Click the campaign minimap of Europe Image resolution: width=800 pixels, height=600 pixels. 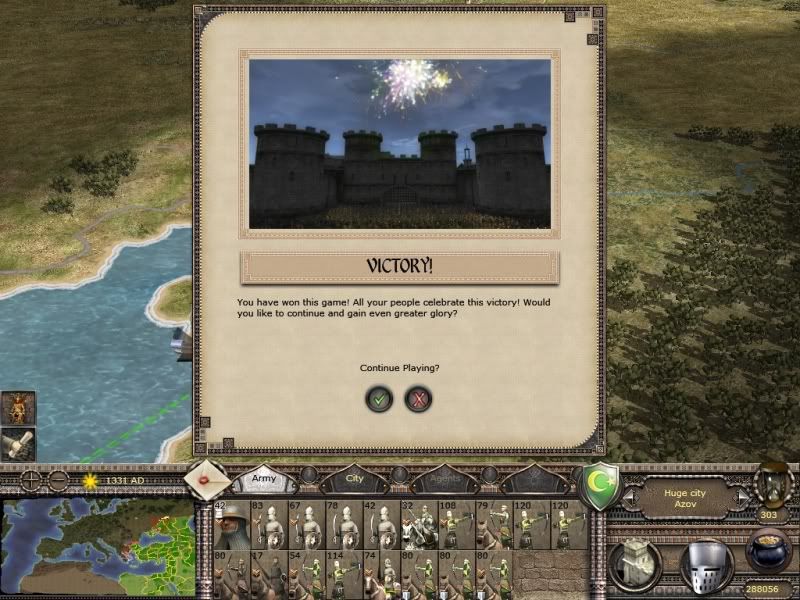tap(98, 547)
